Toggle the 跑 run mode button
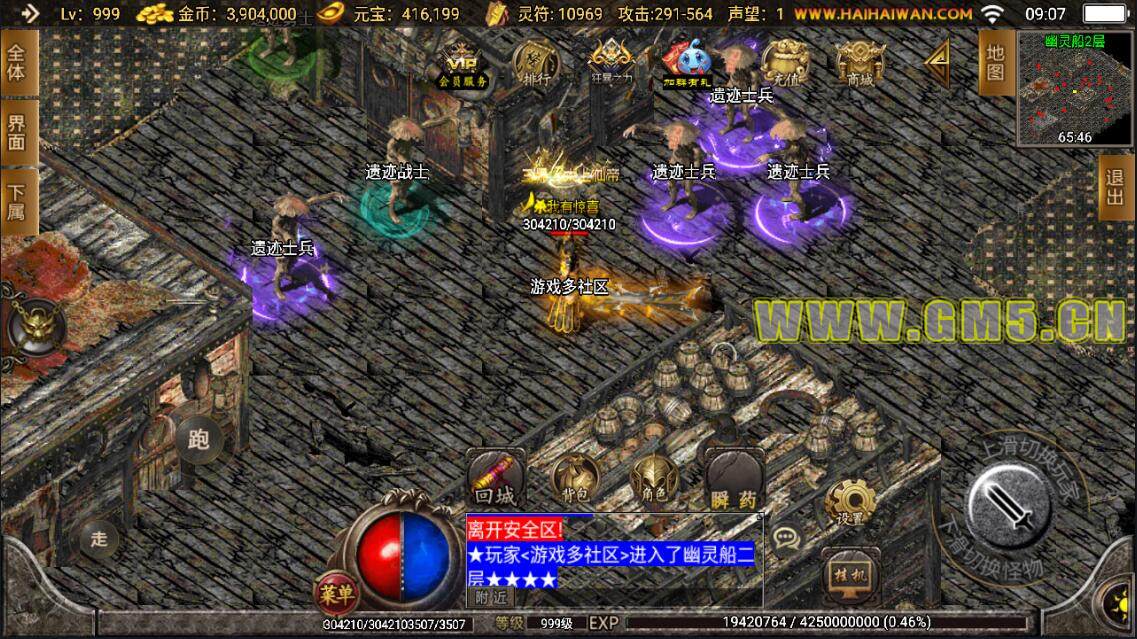1137x639 pixels. [x=198, y=437]
